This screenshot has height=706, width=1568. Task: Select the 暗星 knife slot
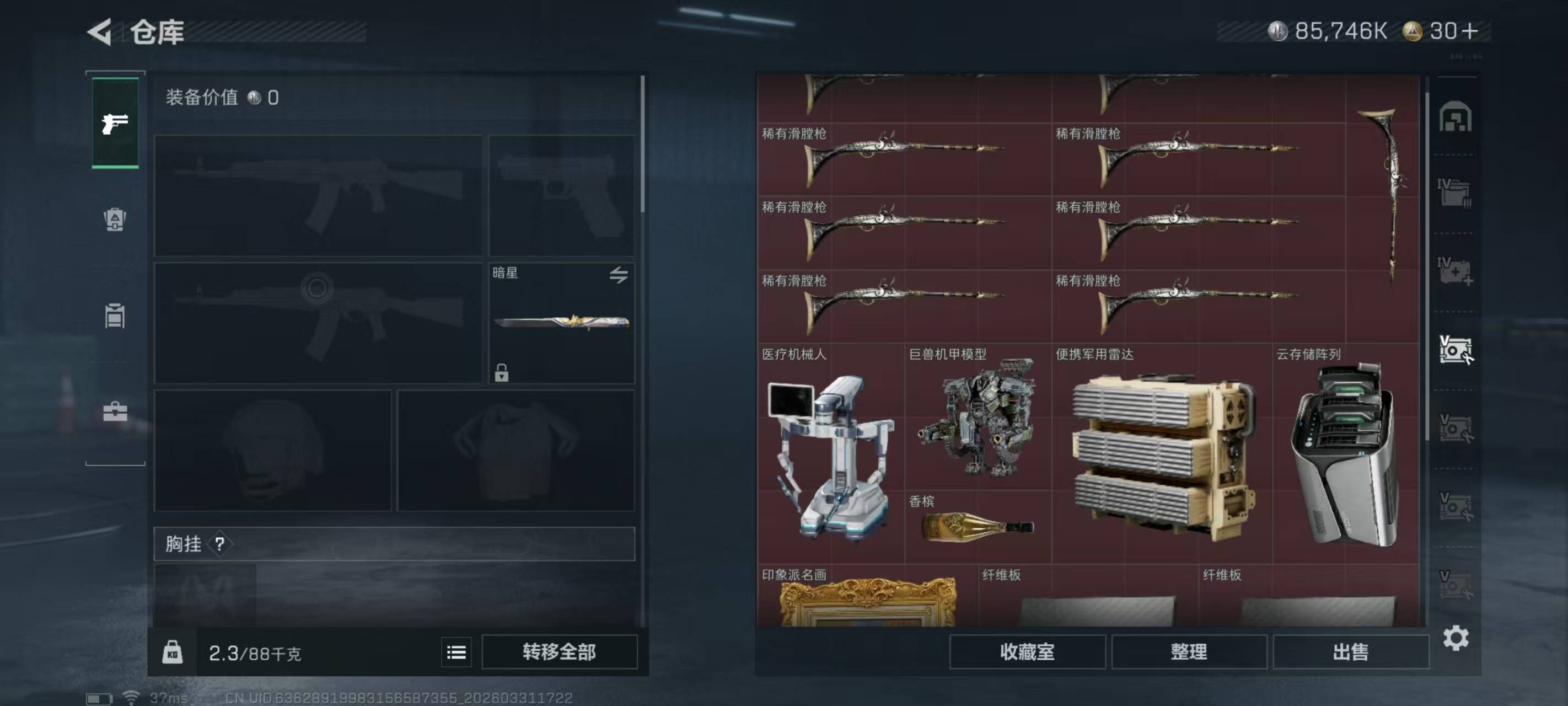pyautogui.click(x=561, y=323)
